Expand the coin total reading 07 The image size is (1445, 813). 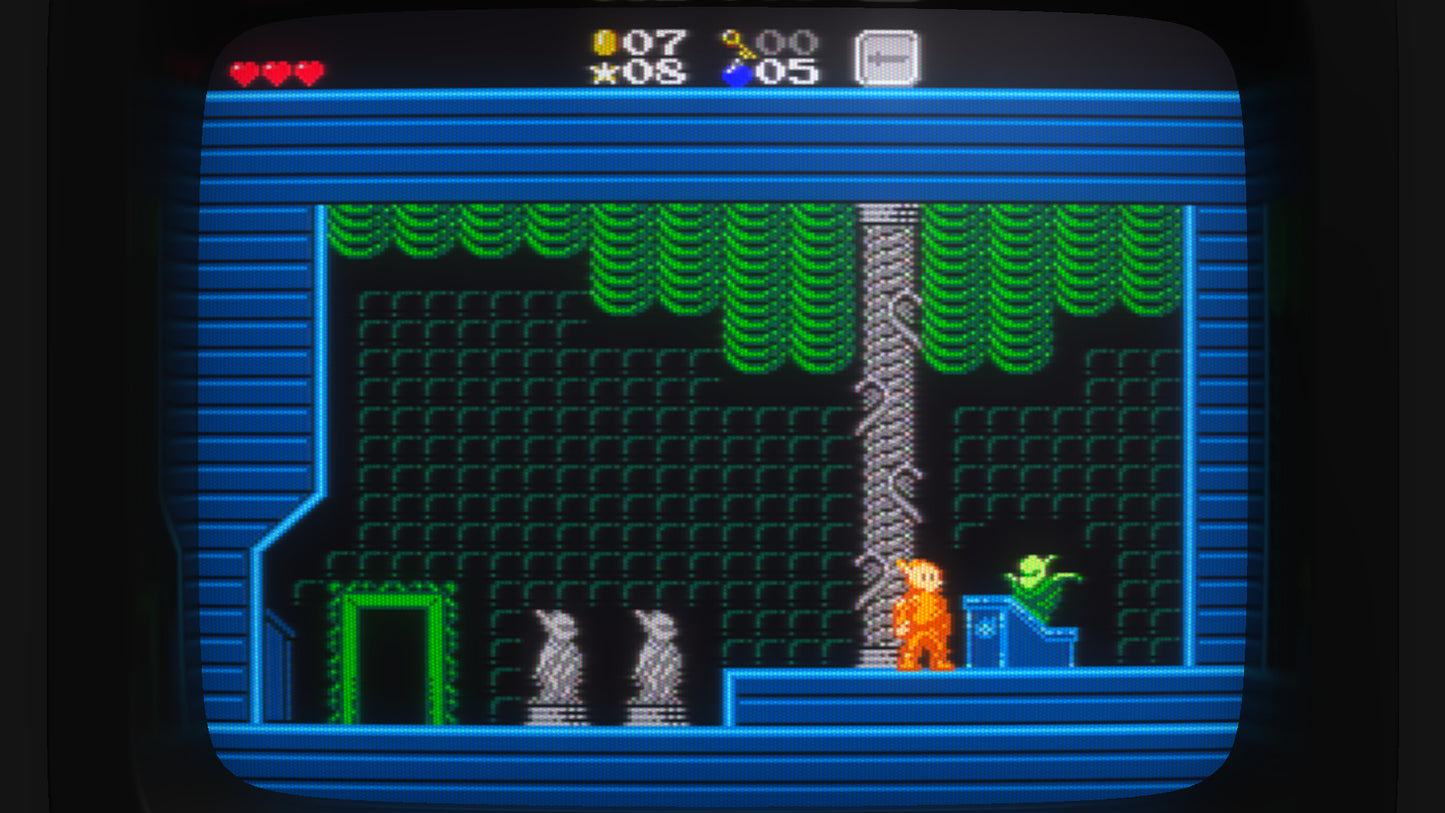click(655, 41)
